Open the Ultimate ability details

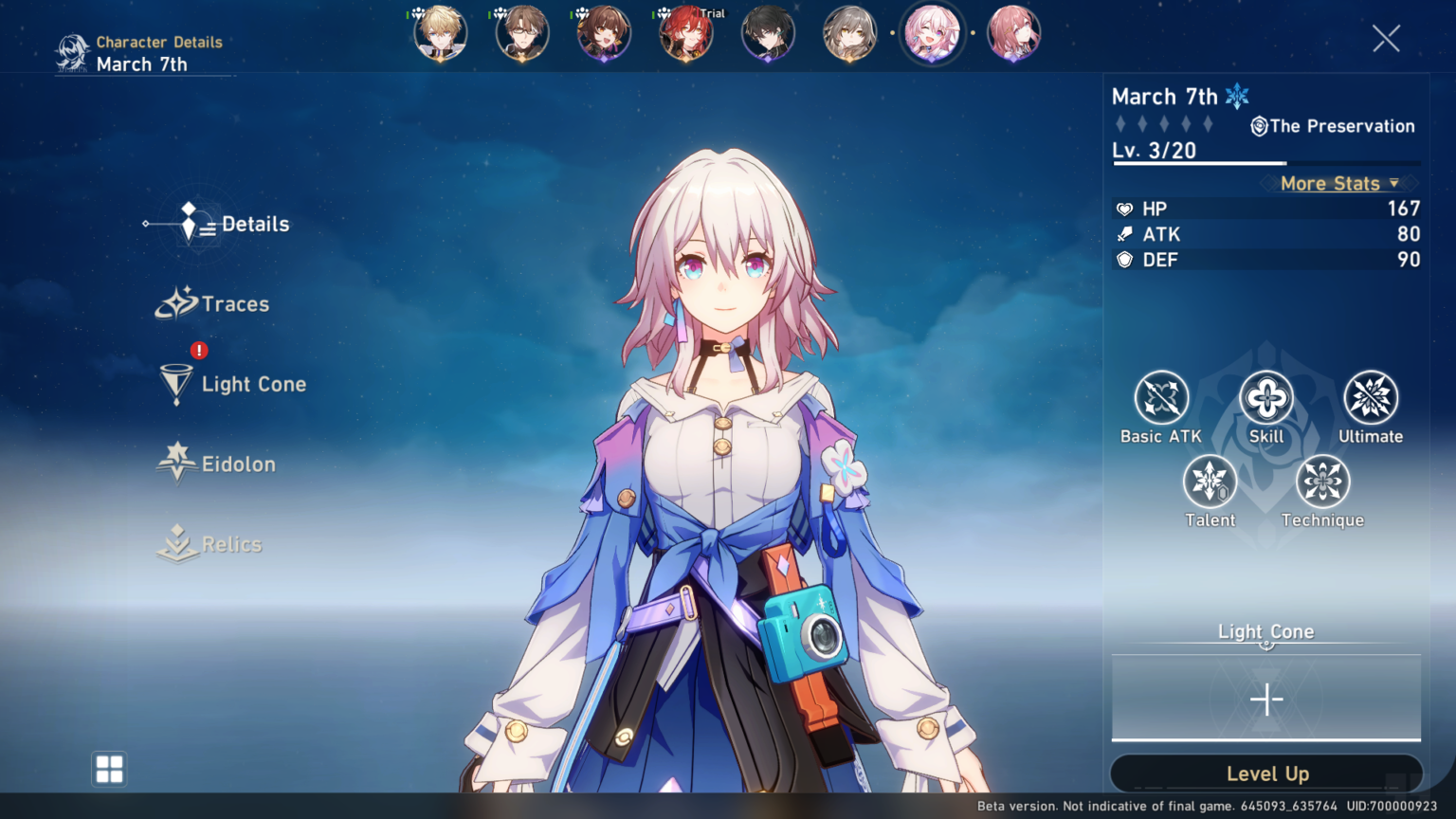click(1371, 398)
